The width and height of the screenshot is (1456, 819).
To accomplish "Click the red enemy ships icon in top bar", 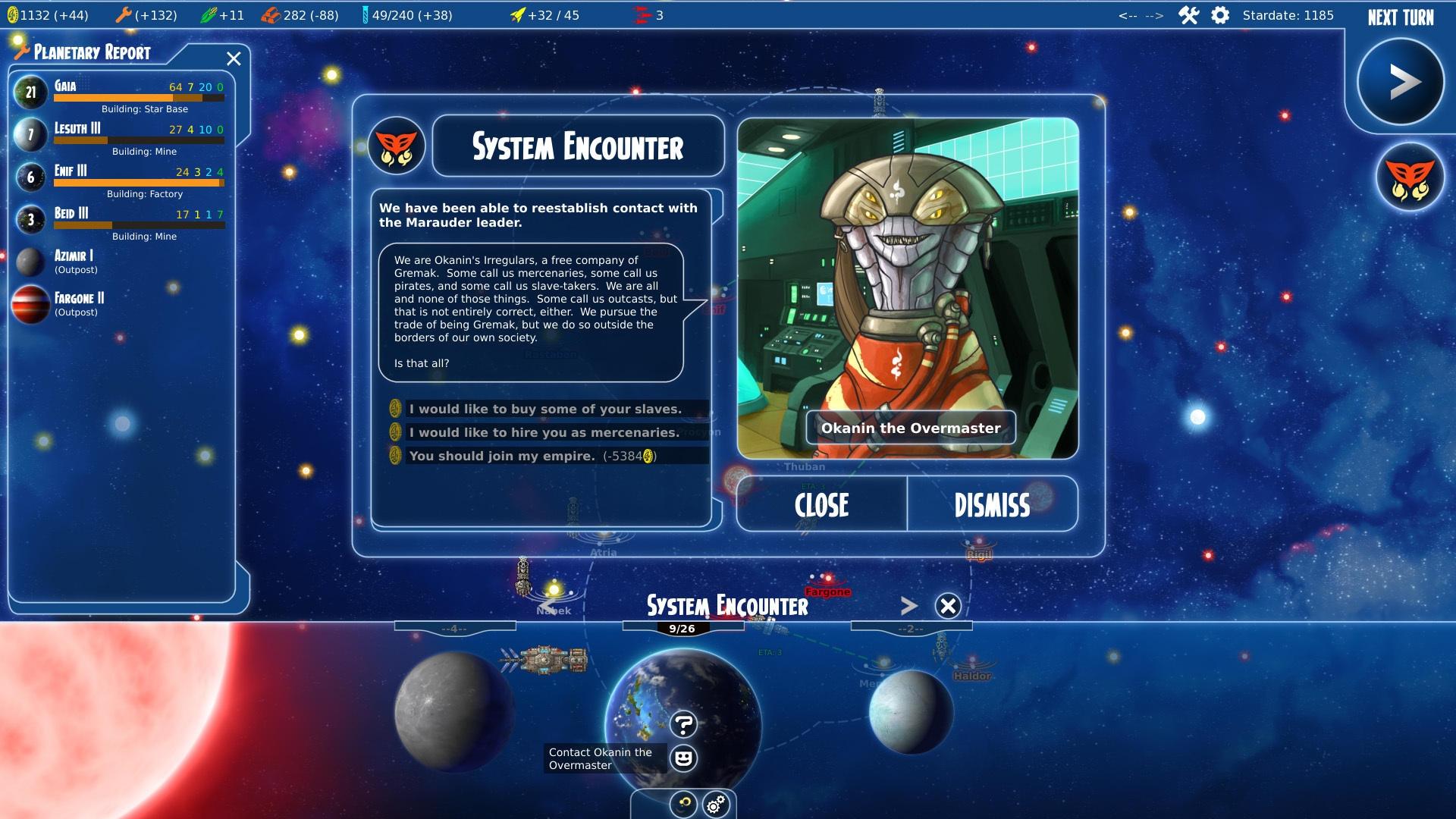I will tap(641, 14).
